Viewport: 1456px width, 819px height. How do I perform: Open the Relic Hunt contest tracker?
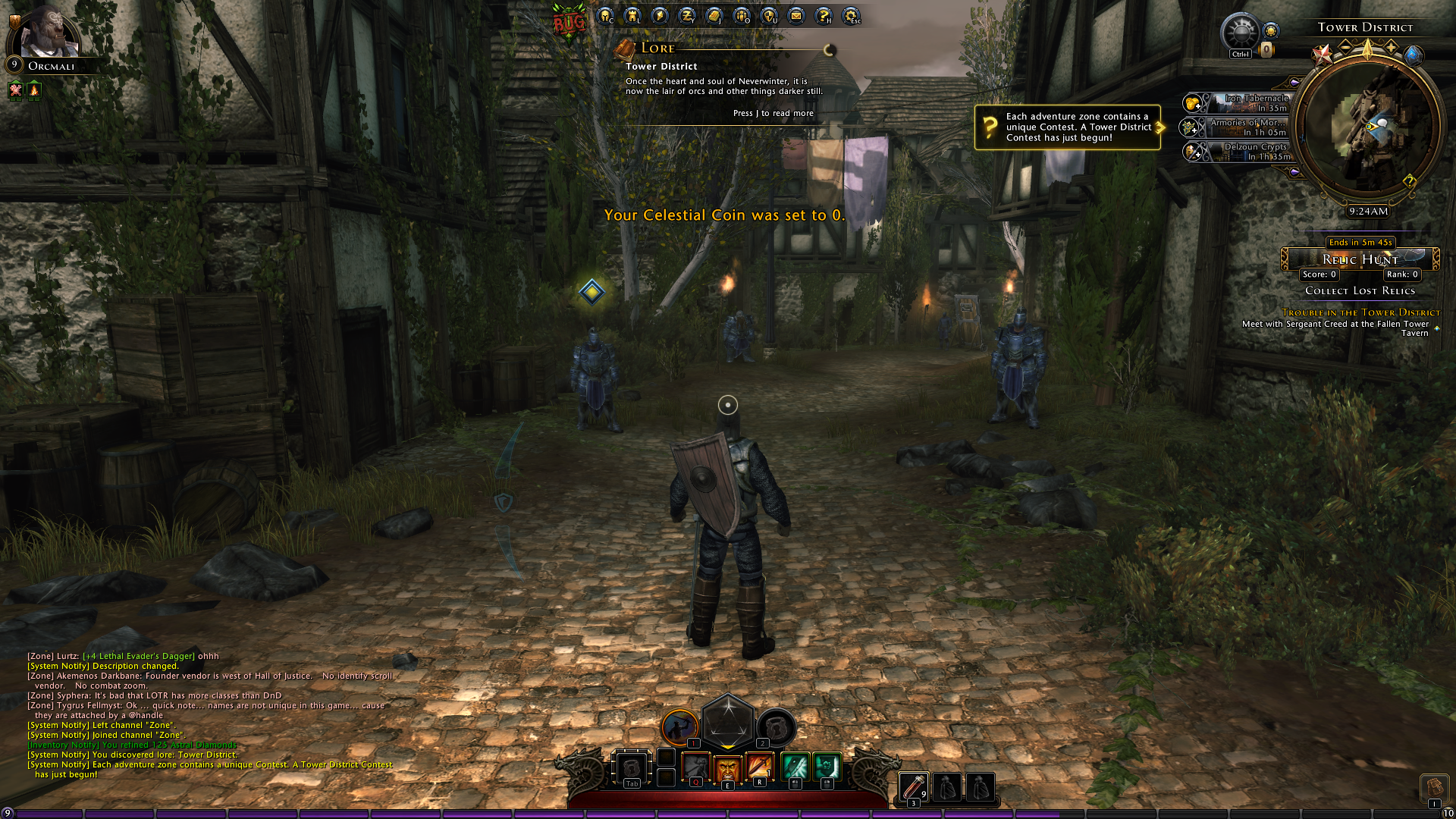coord(1360,259)
